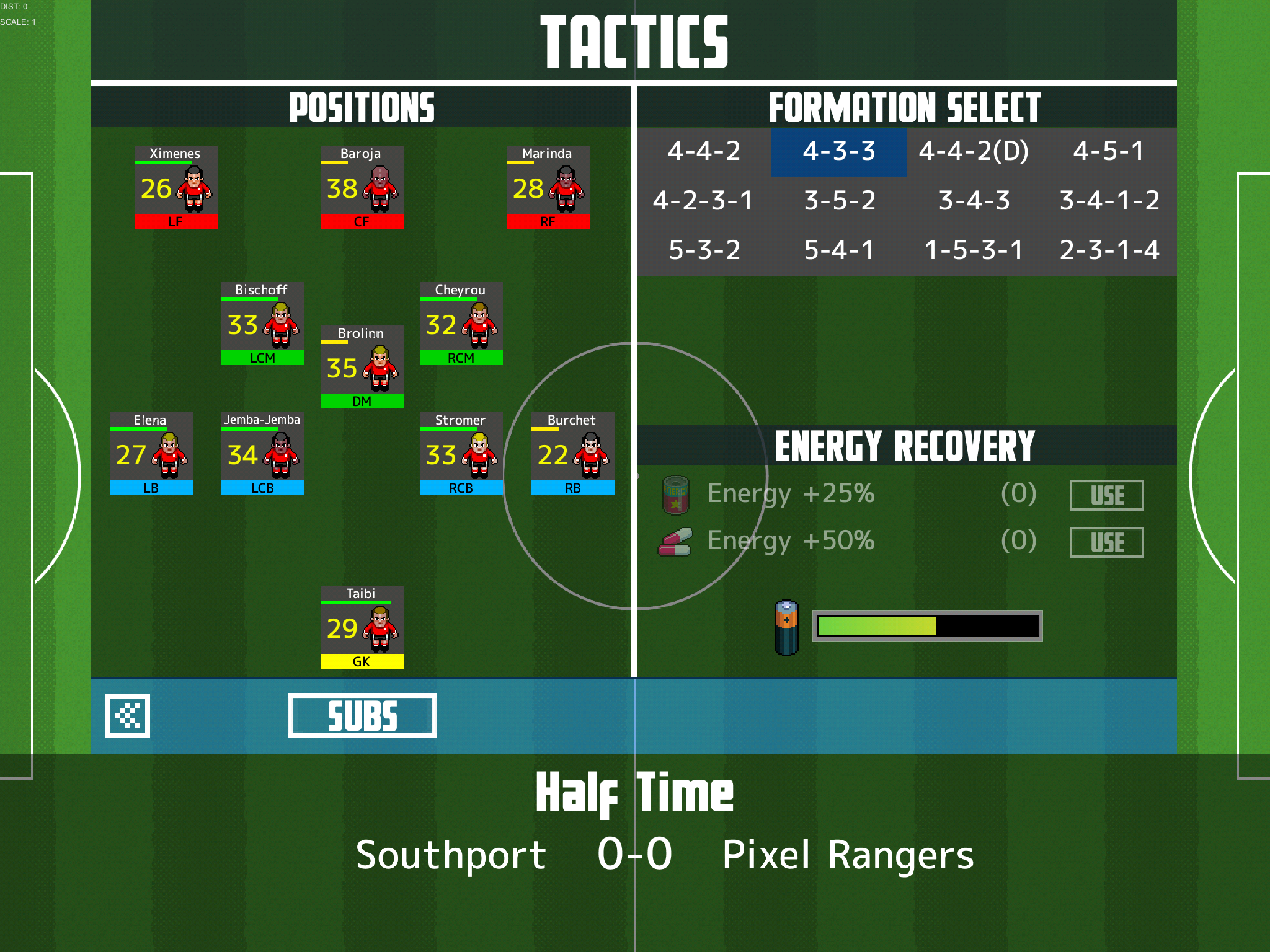Screen dimensions: 1270x952
Task: Use the Energy +50% pills
Action: (x=1106, y=542)
